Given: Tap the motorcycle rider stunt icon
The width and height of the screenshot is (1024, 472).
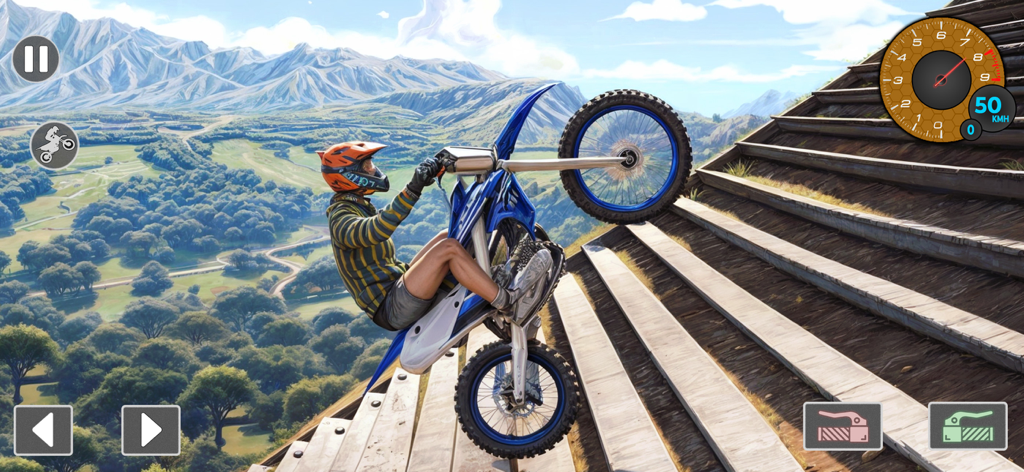Looking at the screenshot, I should coord(54,145).
